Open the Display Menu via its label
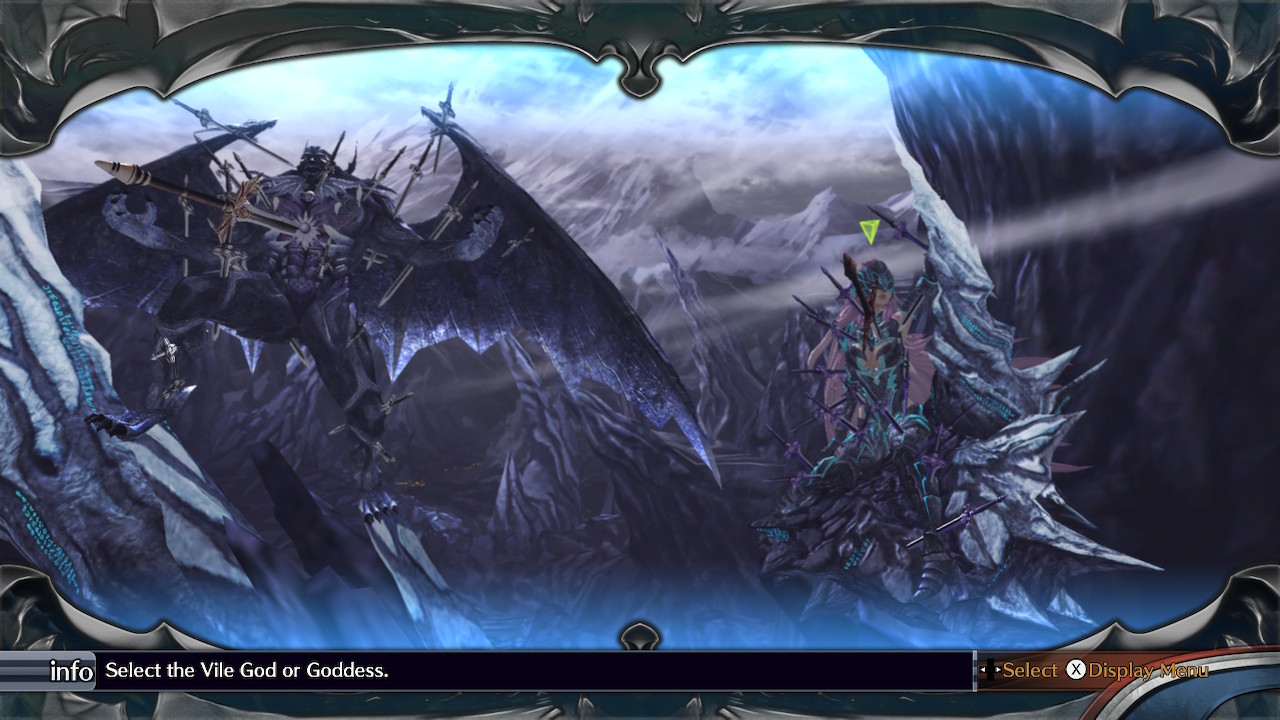This screenshot has height=720, width=1280. pyautogui.click(x=1148, y=669)
